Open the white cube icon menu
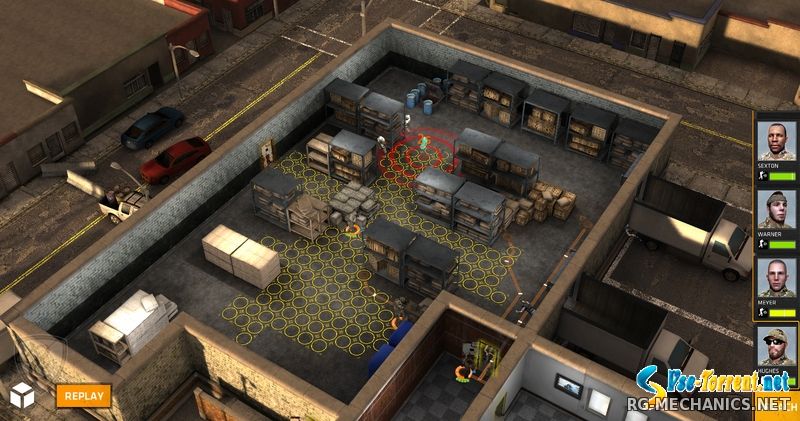Image resolution: width=800 pixels, height=421 pixels. (x=22, y=394)
